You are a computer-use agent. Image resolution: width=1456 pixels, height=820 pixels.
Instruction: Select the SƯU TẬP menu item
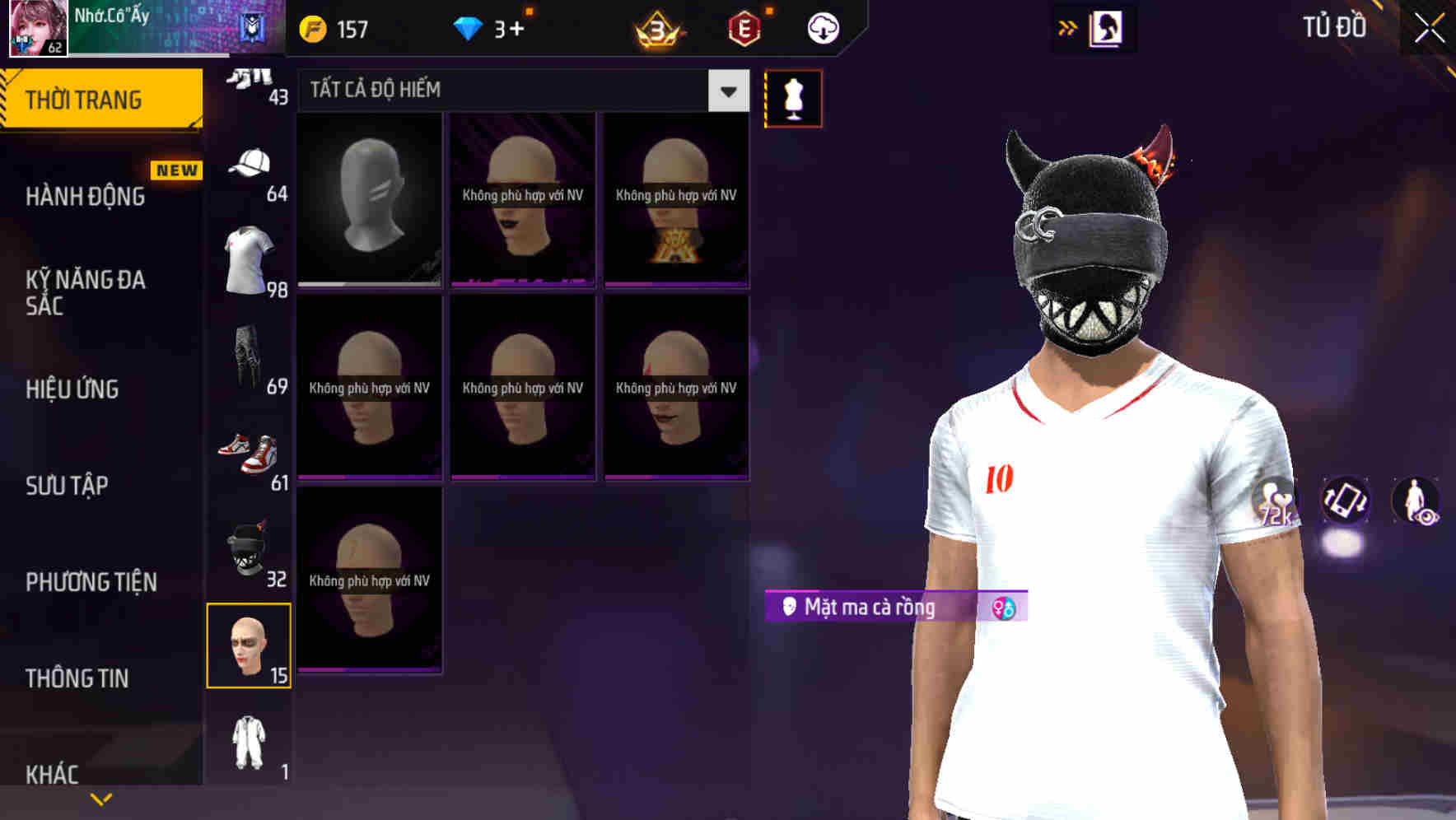(x=65, y=486)
